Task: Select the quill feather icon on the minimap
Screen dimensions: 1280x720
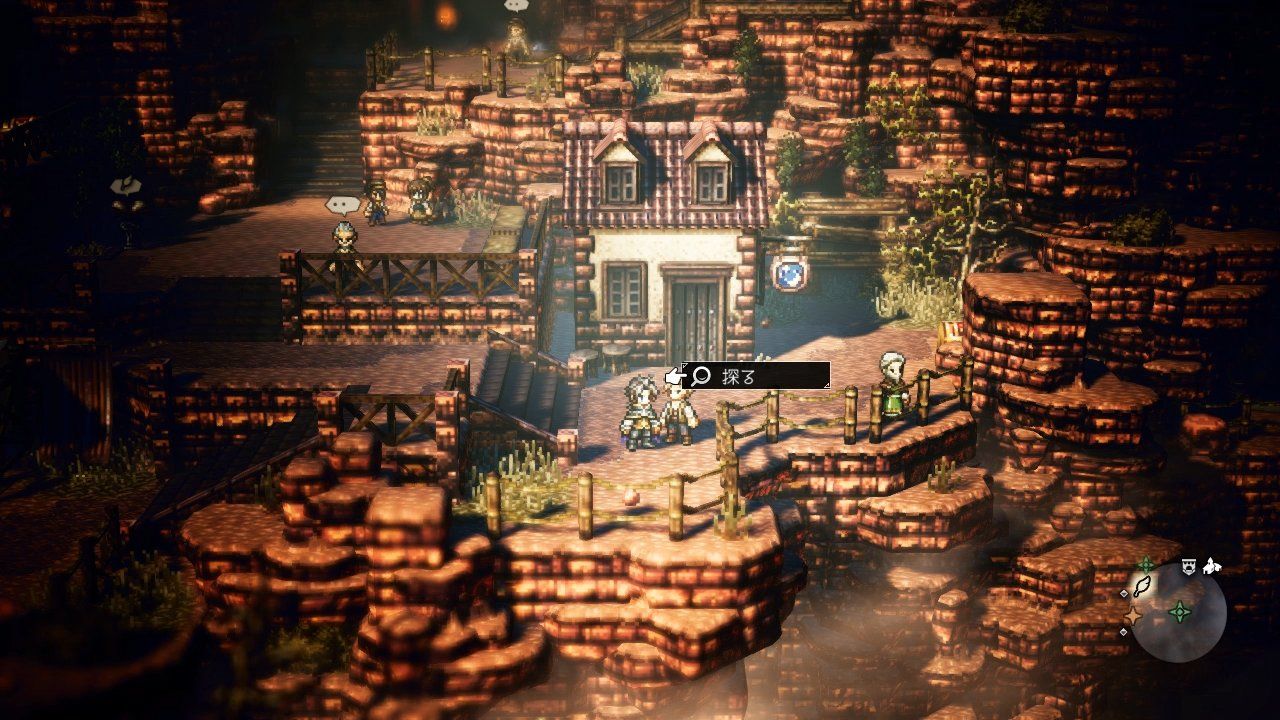Action: (1143, 587)
